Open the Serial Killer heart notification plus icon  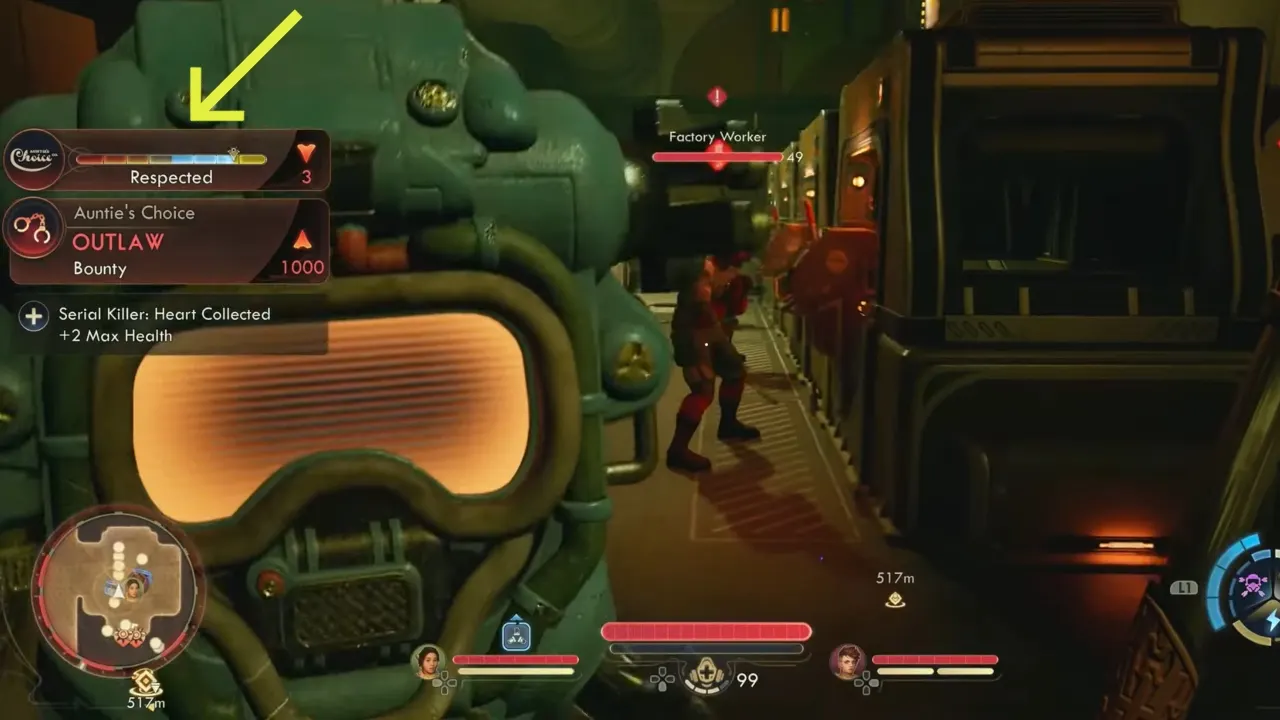point(33,317)
